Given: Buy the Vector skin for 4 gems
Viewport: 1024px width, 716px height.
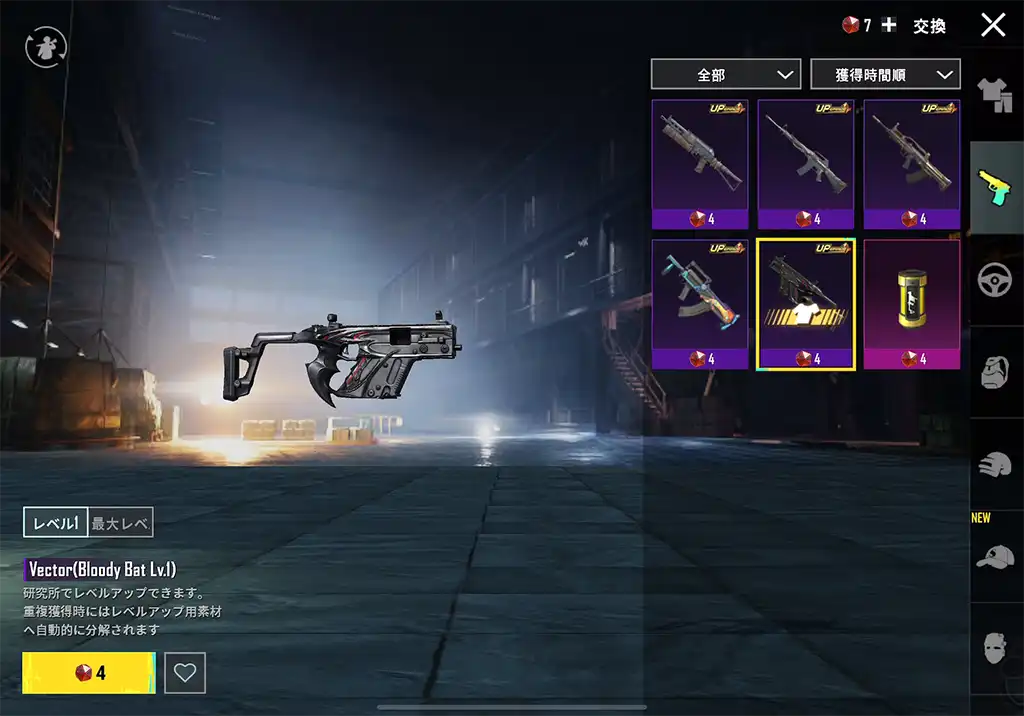Looking at the screenshot, I should (x=89, y=673).
